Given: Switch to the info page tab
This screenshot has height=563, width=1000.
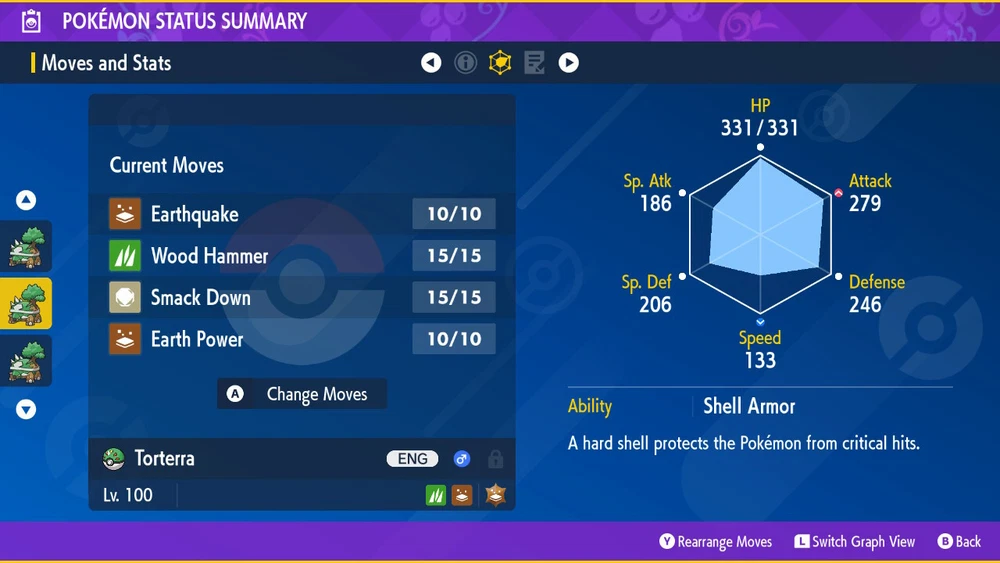Looking at the screenshot, I should (465, 63).
